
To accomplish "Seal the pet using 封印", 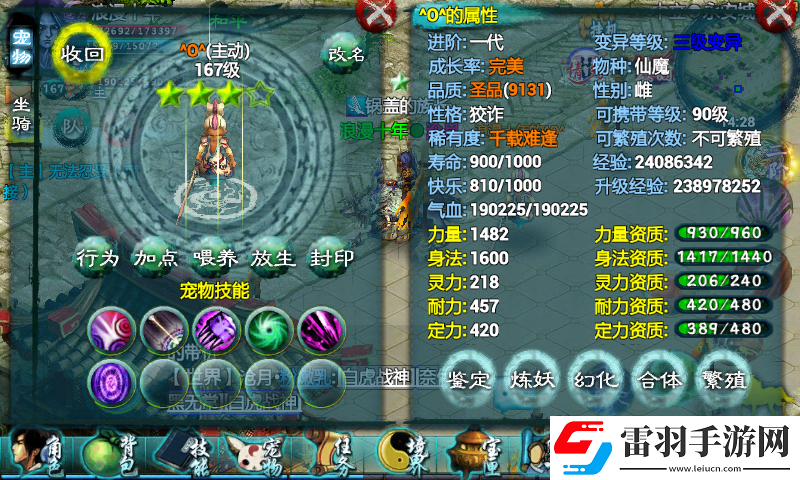I will click(x=331, y=257).
